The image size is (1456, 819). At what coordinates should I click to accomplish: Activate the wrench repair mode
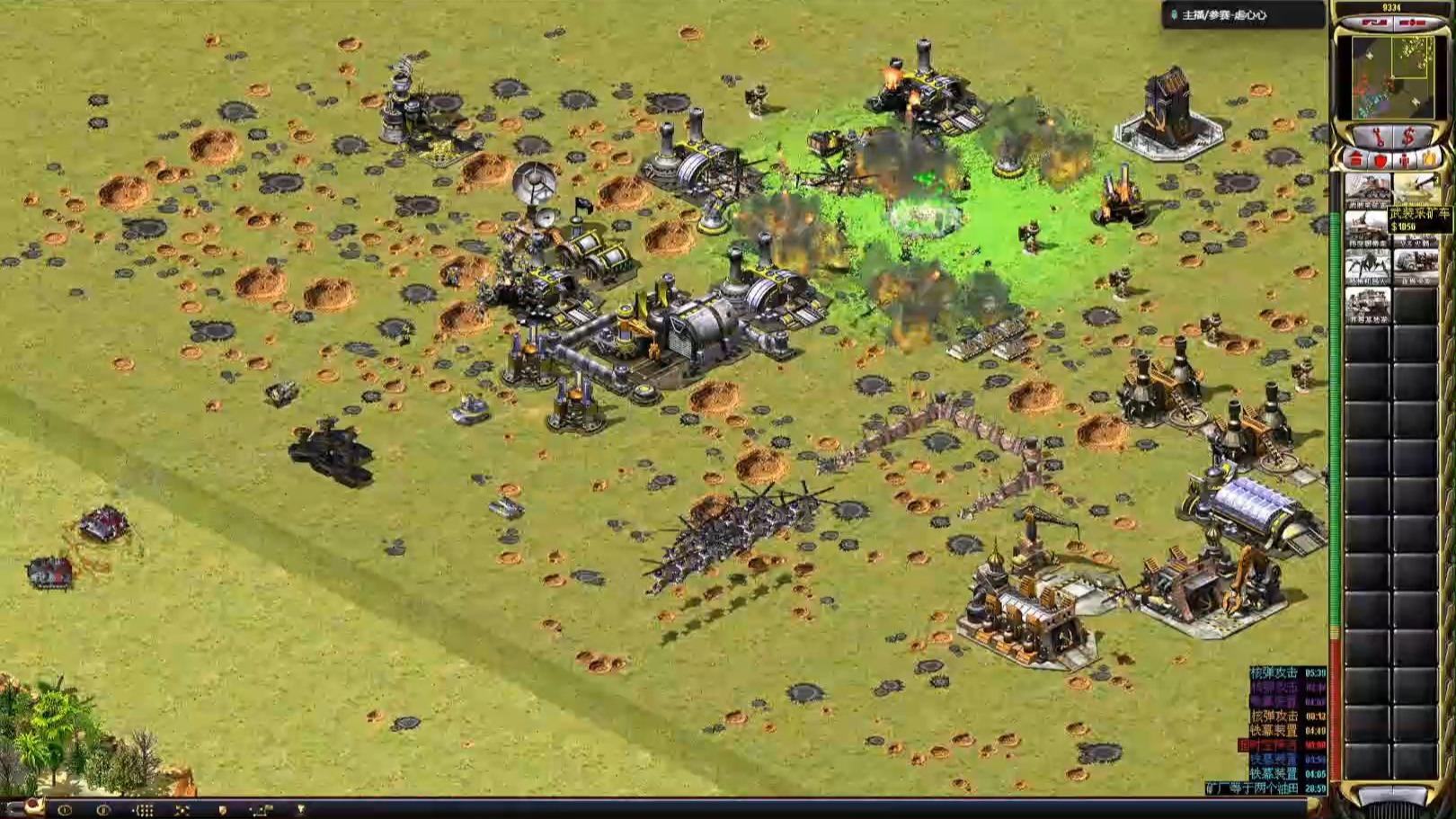[x=1375, y=137]
